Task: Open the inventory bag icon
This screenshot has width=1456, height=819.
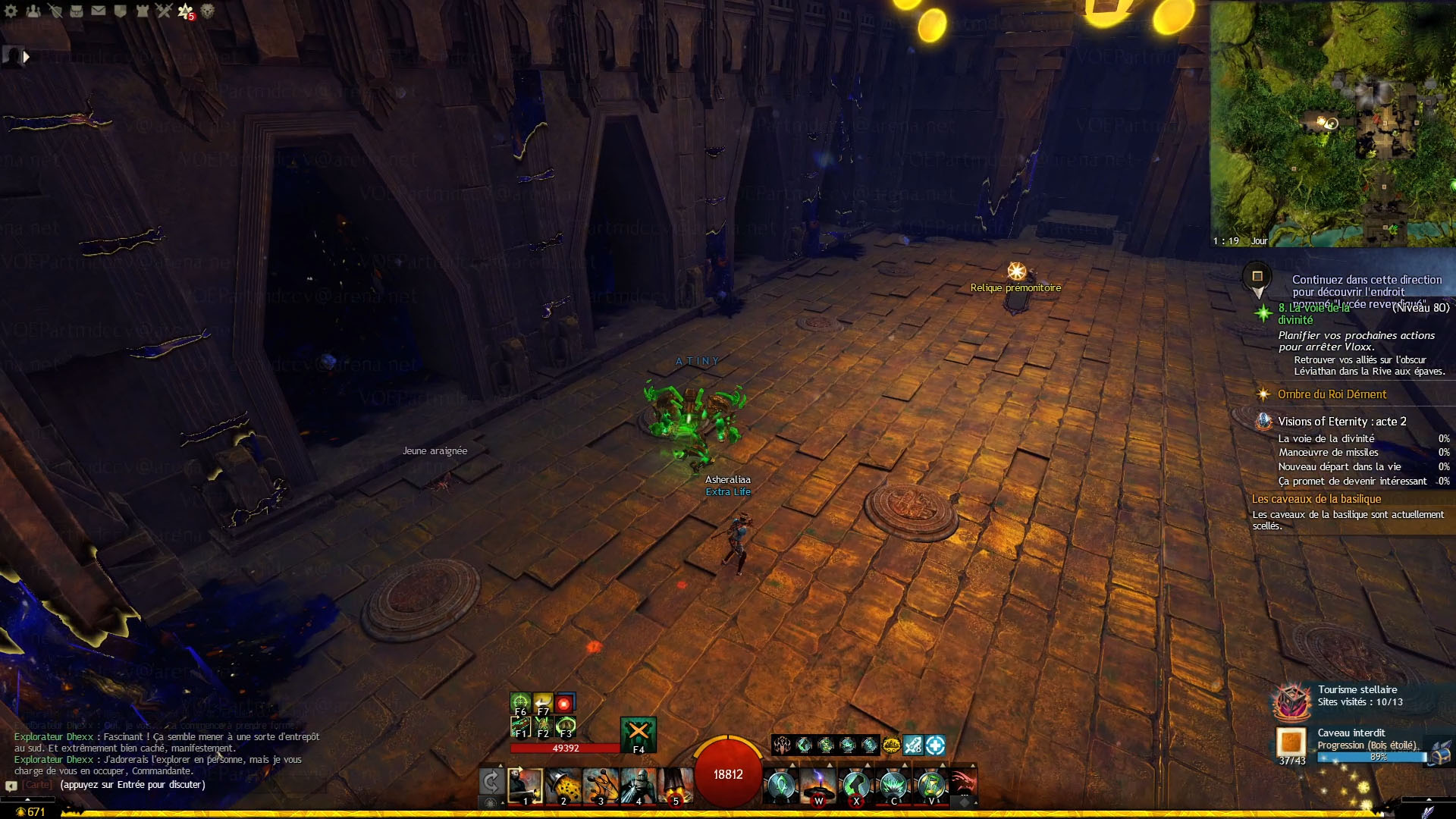Action: 77,11
